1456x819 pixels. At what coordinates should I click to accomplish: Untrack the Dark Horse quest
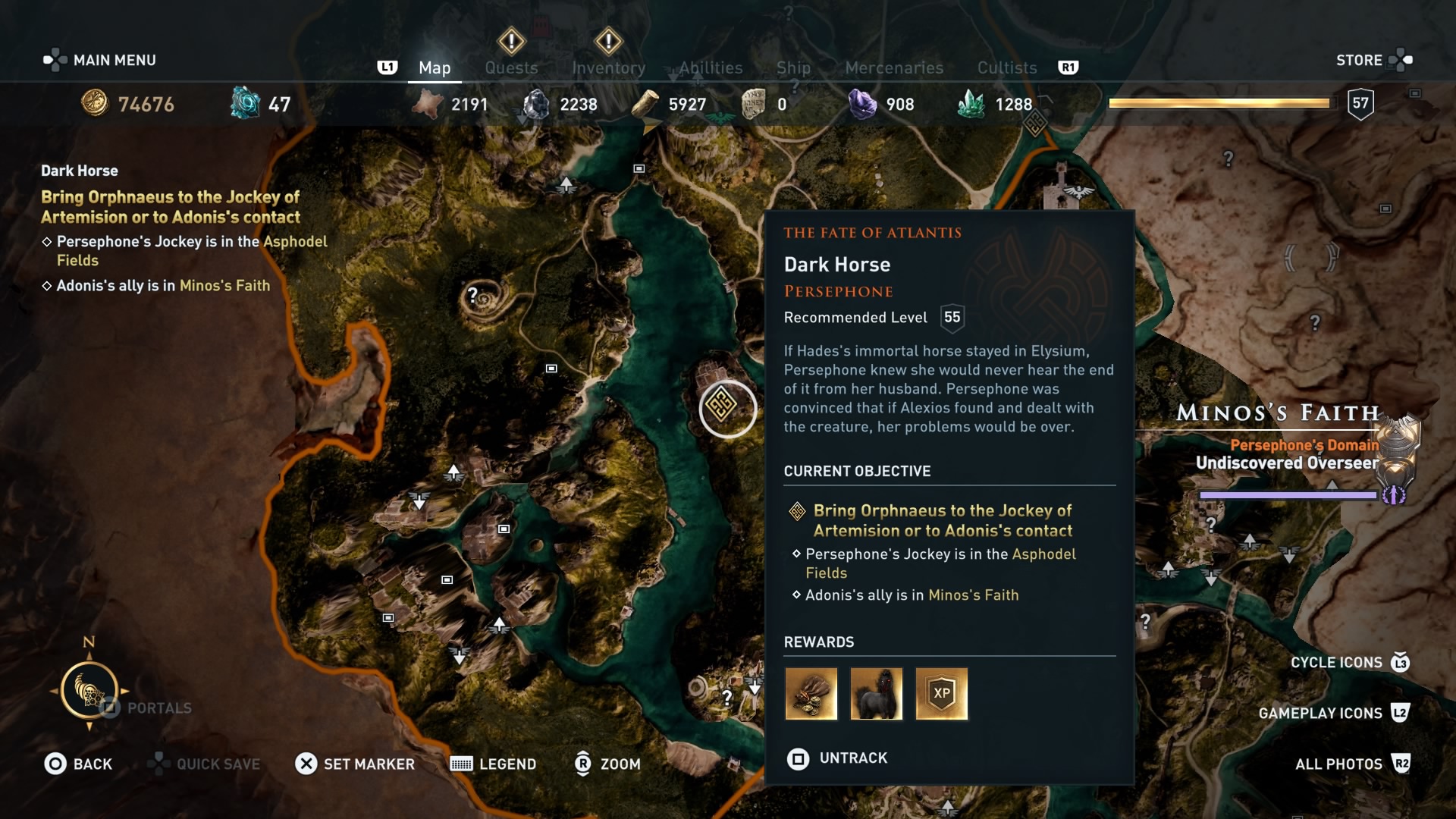836,758
